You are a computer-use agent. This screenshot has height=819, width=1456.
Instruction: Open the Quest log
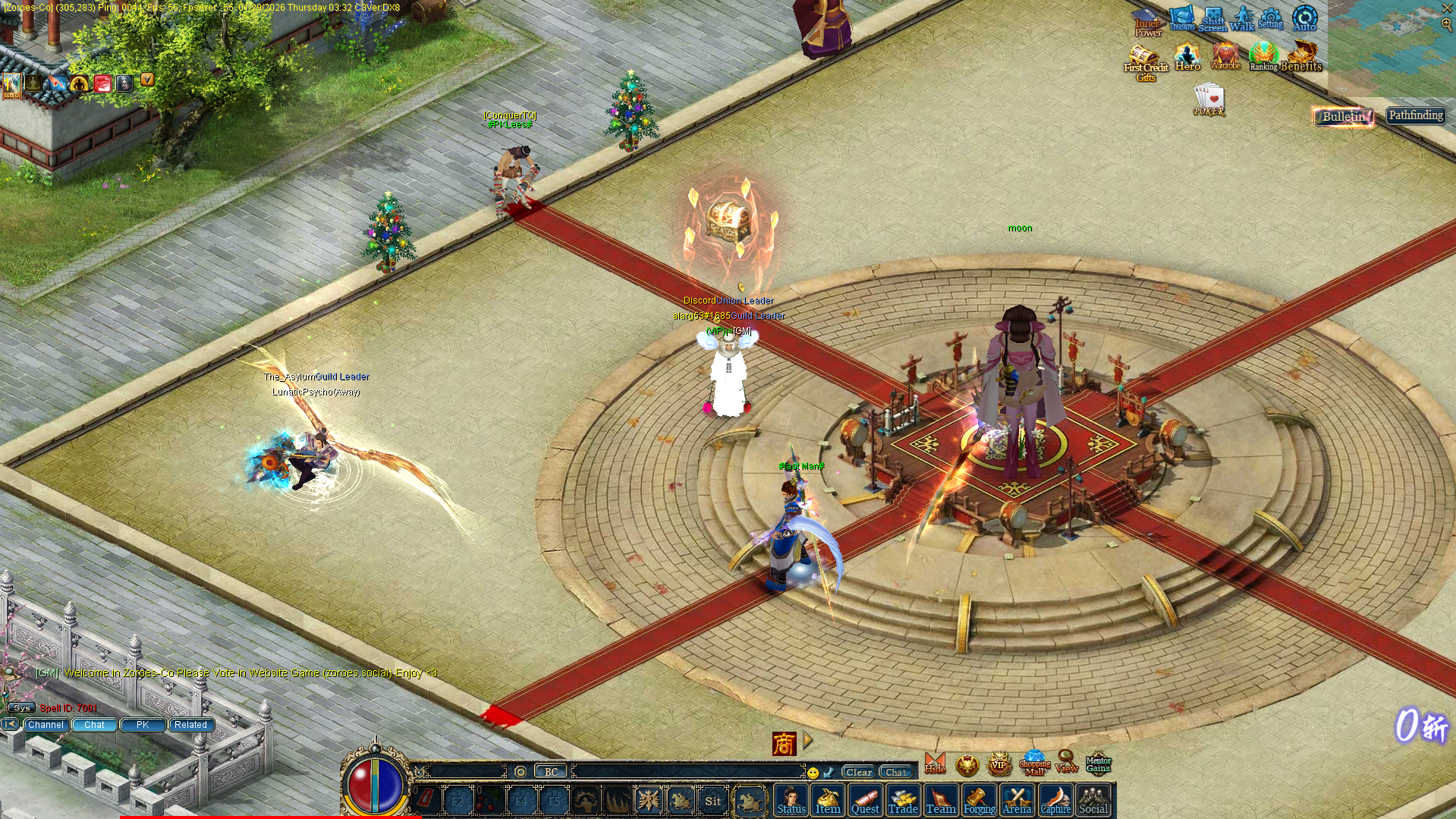pos(865,801)
